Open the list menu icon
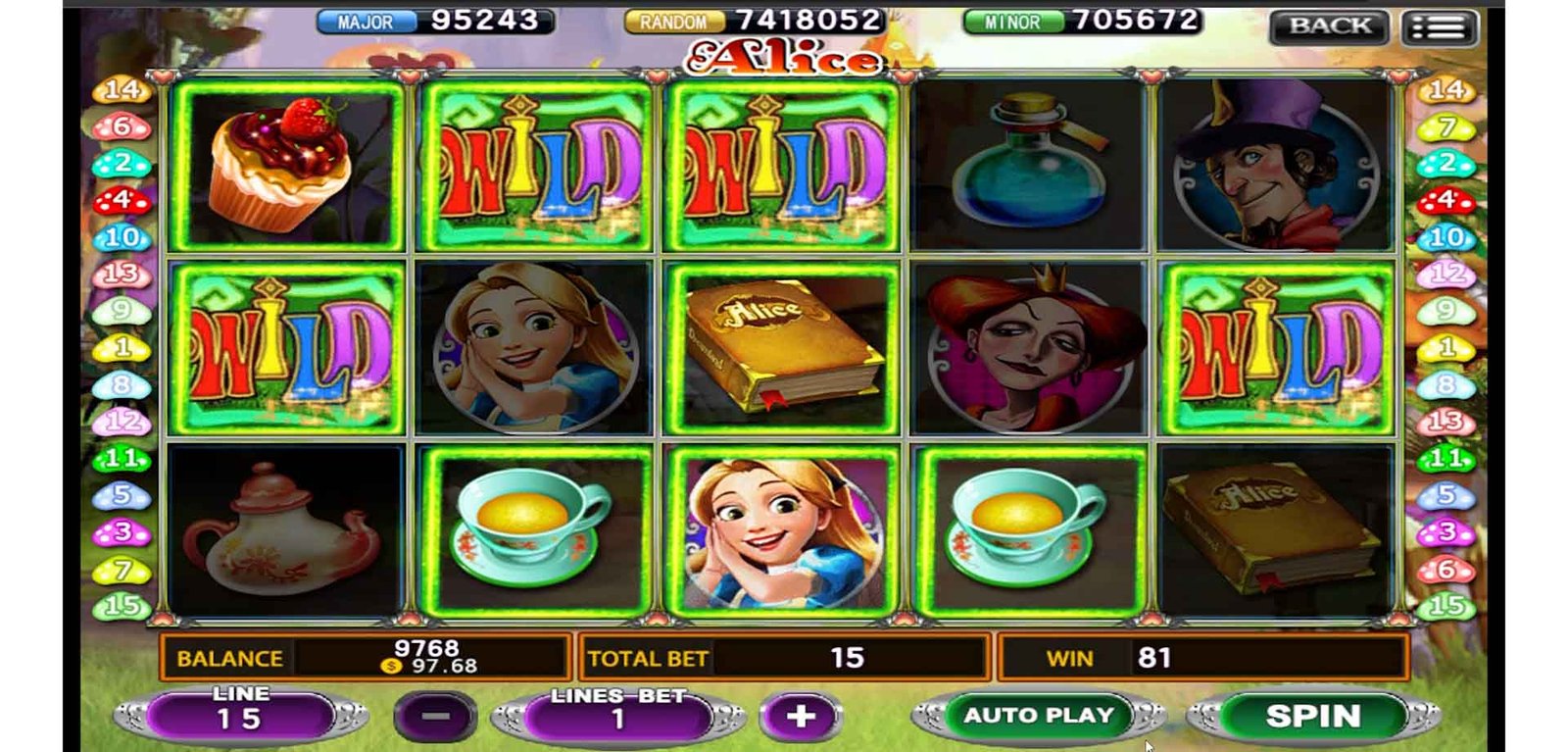The image size is (1568, 752). (1439, 27)
